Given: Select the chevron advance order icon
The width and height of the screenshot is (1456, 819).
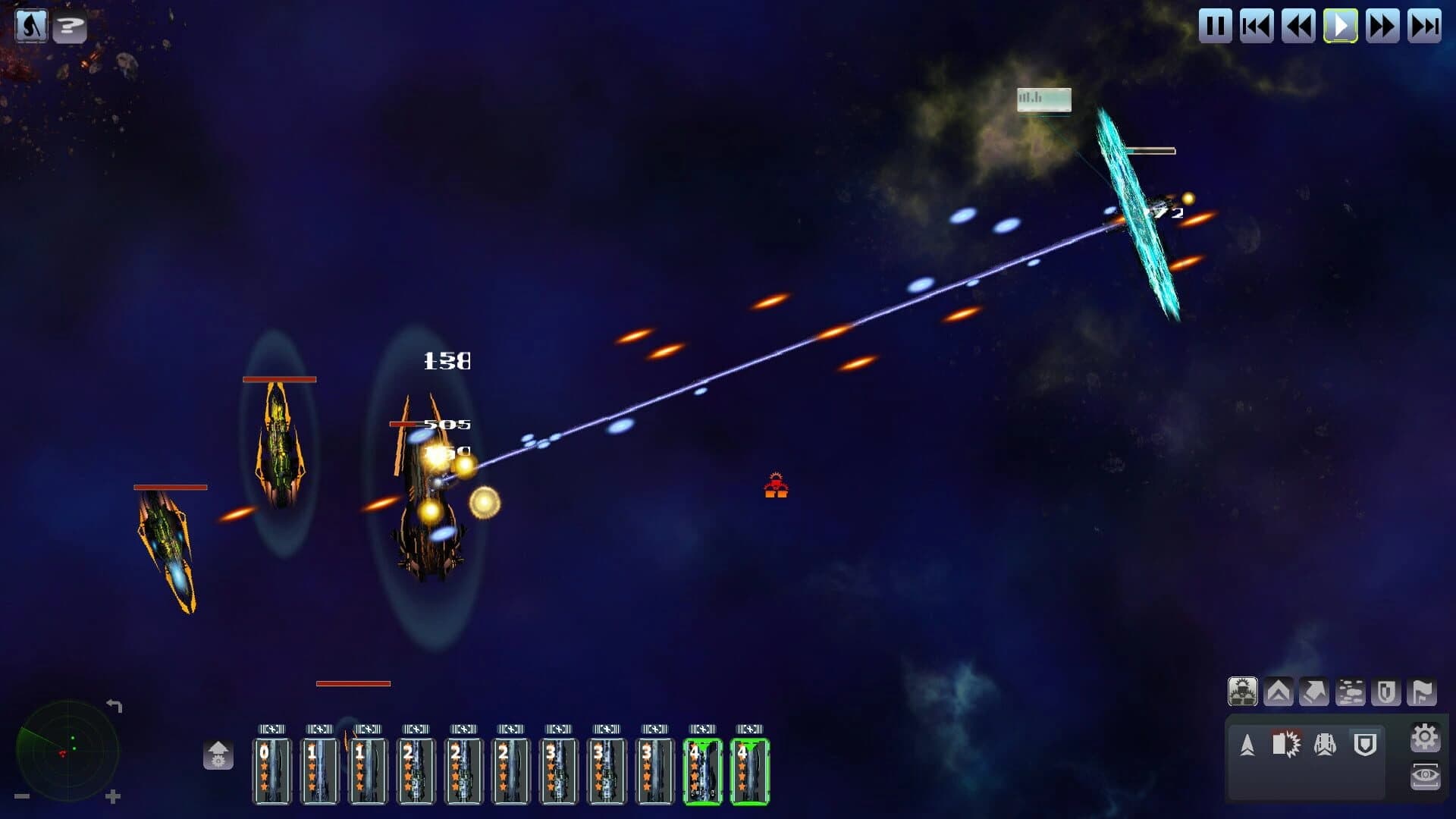Looking at the screenshot, I should point(1279,692).
